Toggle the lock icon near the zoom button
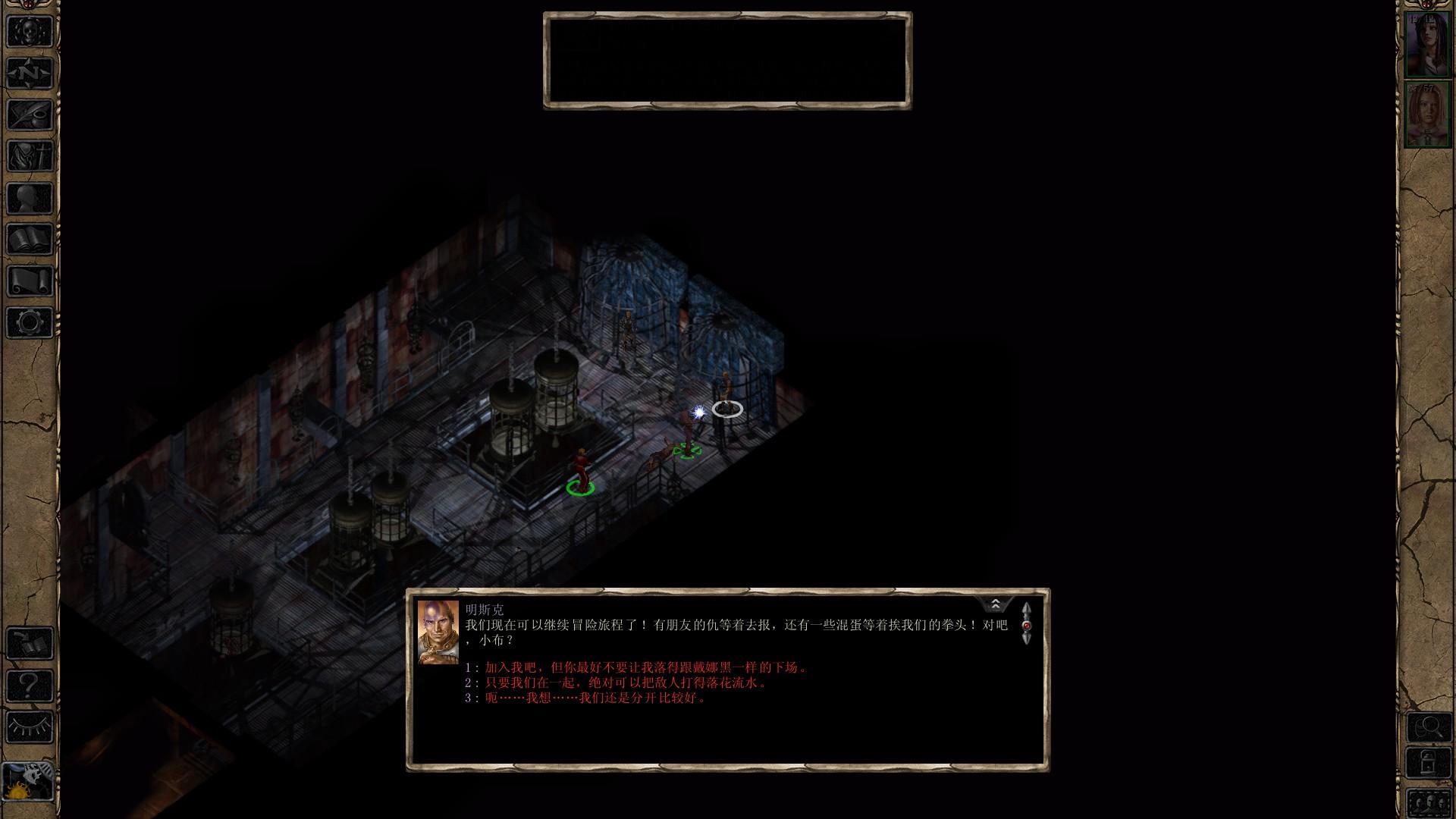 click(x=1429, y=761)
